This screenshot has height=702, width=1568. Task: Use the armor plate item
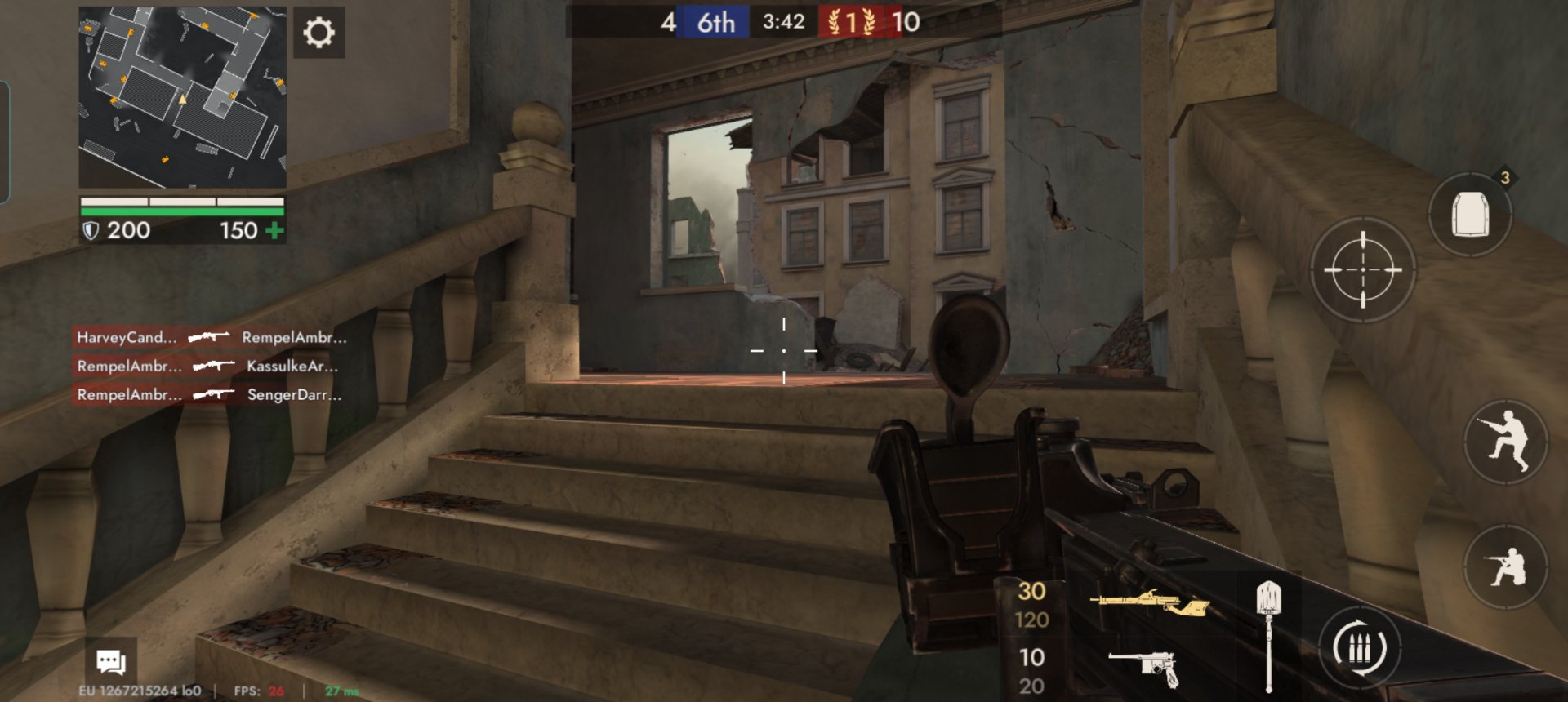pos(1470,215)
